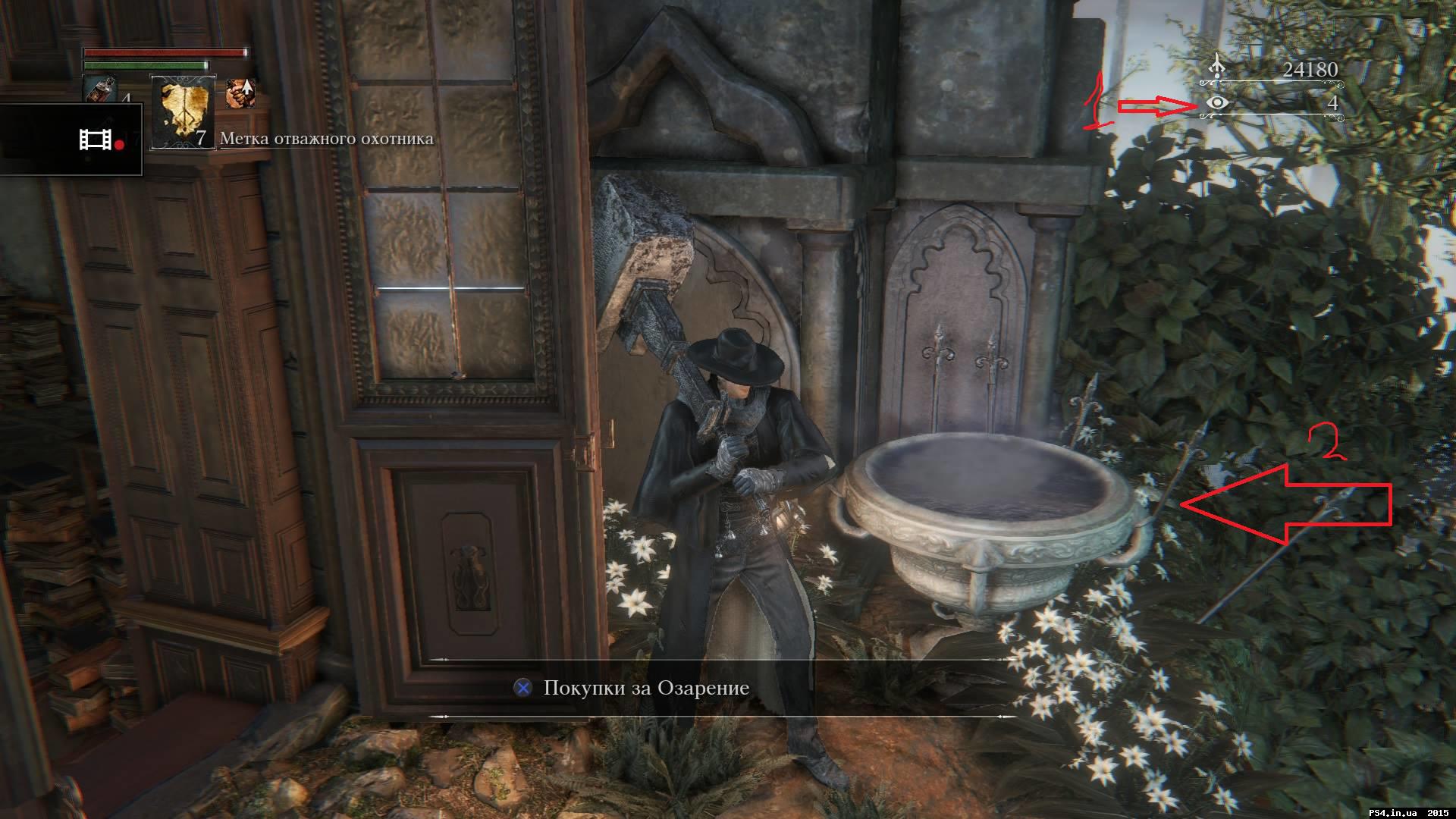
Task: Expand the item count next to the blood vial
Action: coord(127,98)
